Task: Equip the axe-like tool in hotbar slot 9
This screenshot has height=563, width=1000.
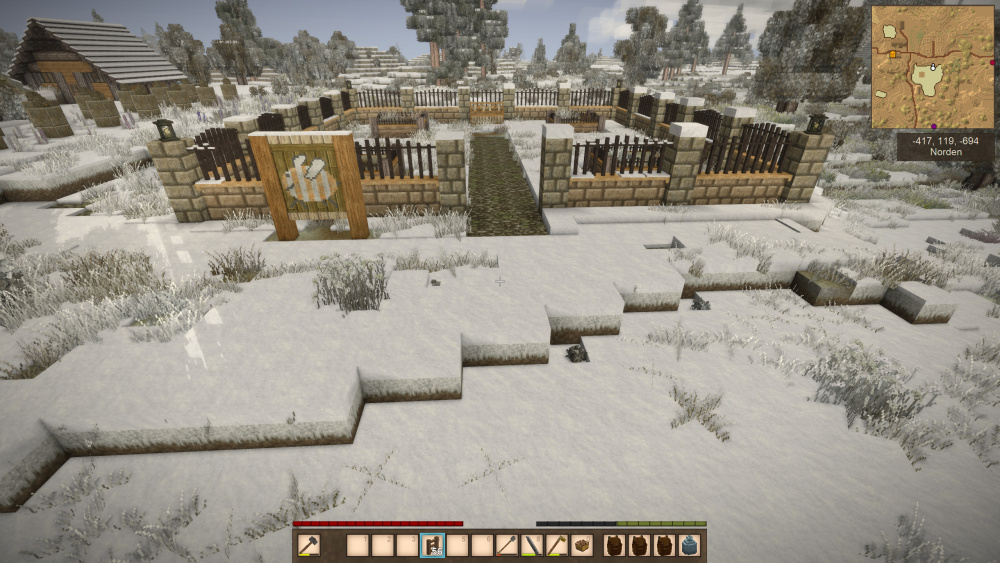Action: [557, 545]
